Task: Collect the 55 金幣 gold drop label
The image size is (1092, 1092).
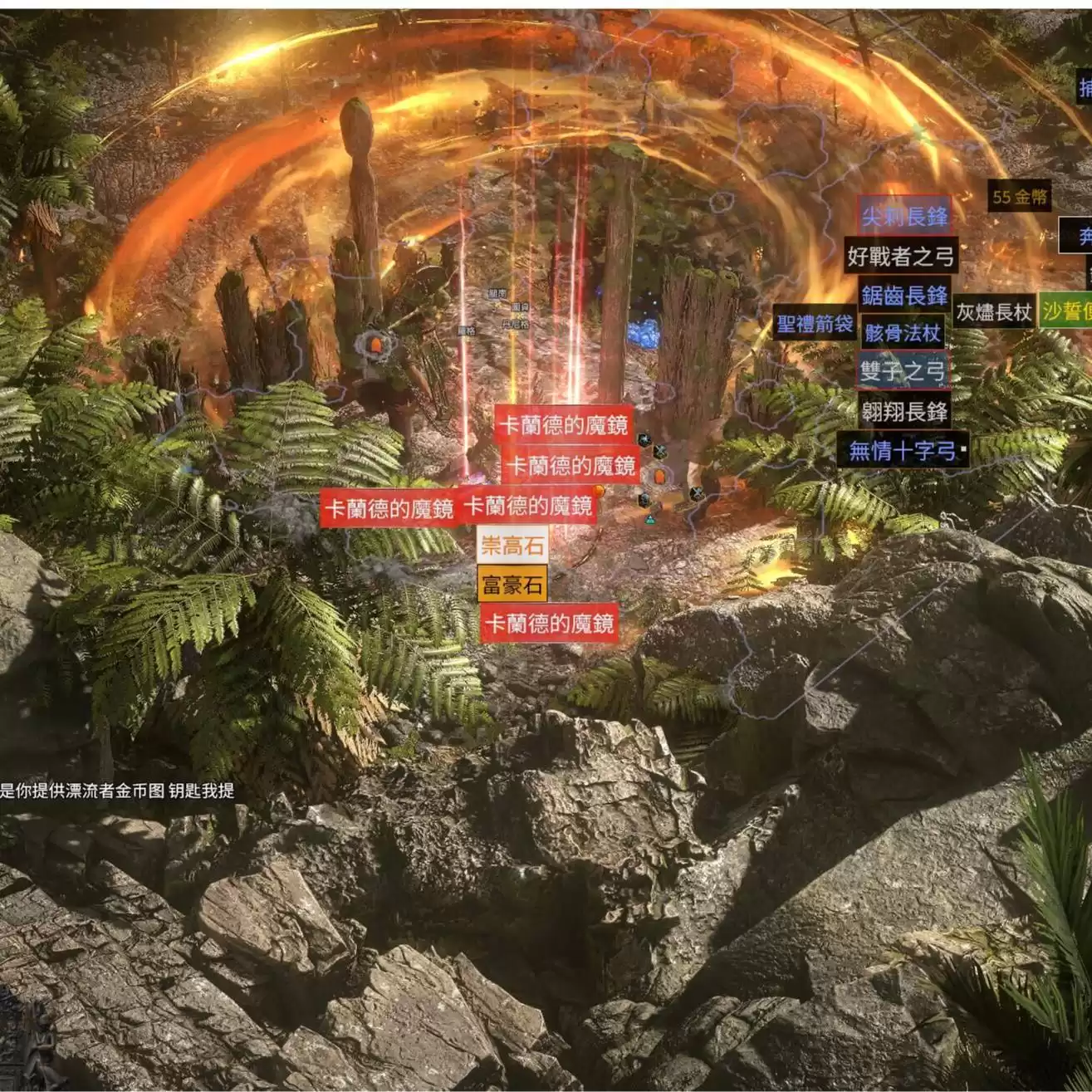Action: [1021, 198]
